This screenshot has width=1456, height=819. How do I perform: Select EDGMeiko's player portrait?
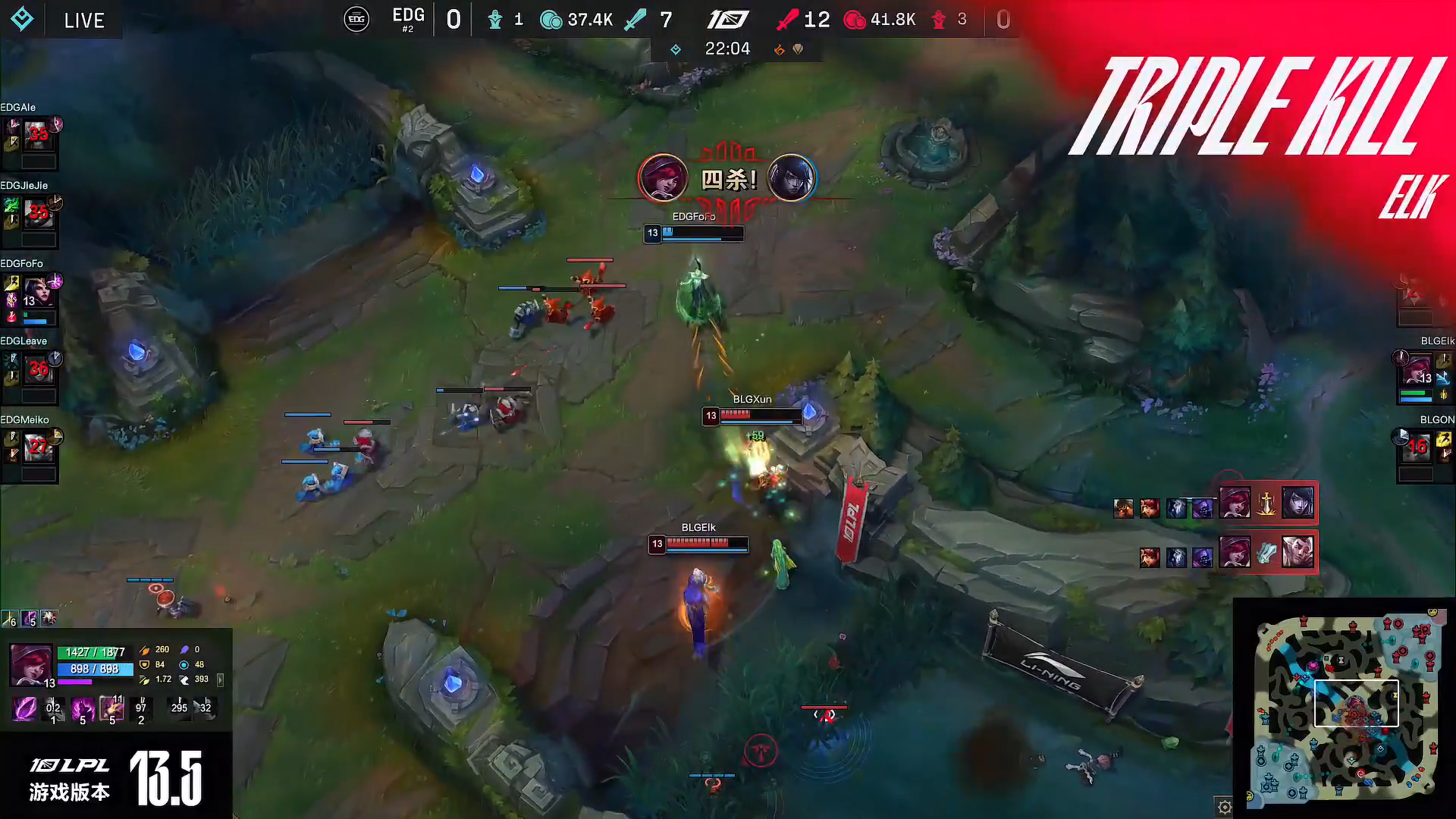(37, 448)
